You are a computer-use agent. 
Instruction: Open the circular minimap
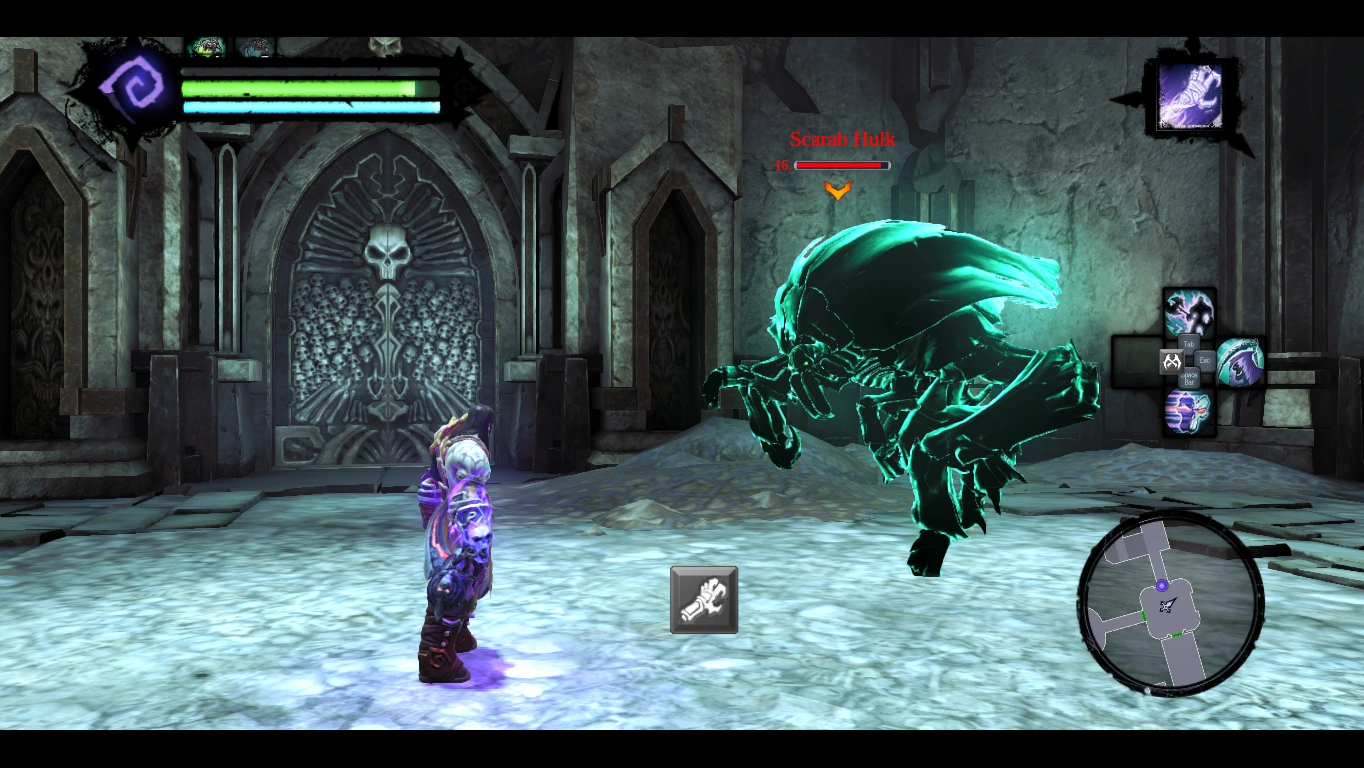(x=1170, y=603)
